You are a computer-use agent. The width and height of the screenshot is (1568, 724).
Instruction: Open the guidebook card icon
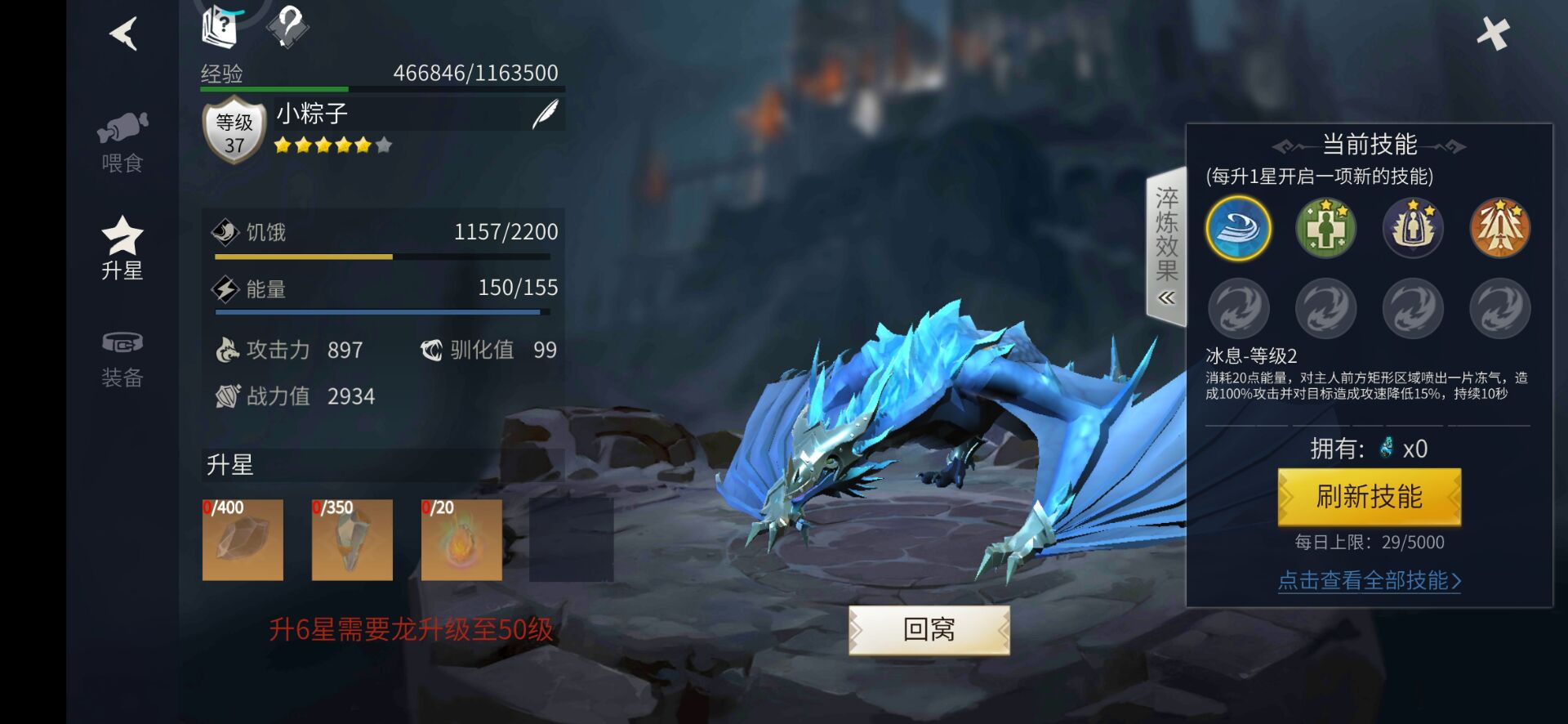click(220, 27)
